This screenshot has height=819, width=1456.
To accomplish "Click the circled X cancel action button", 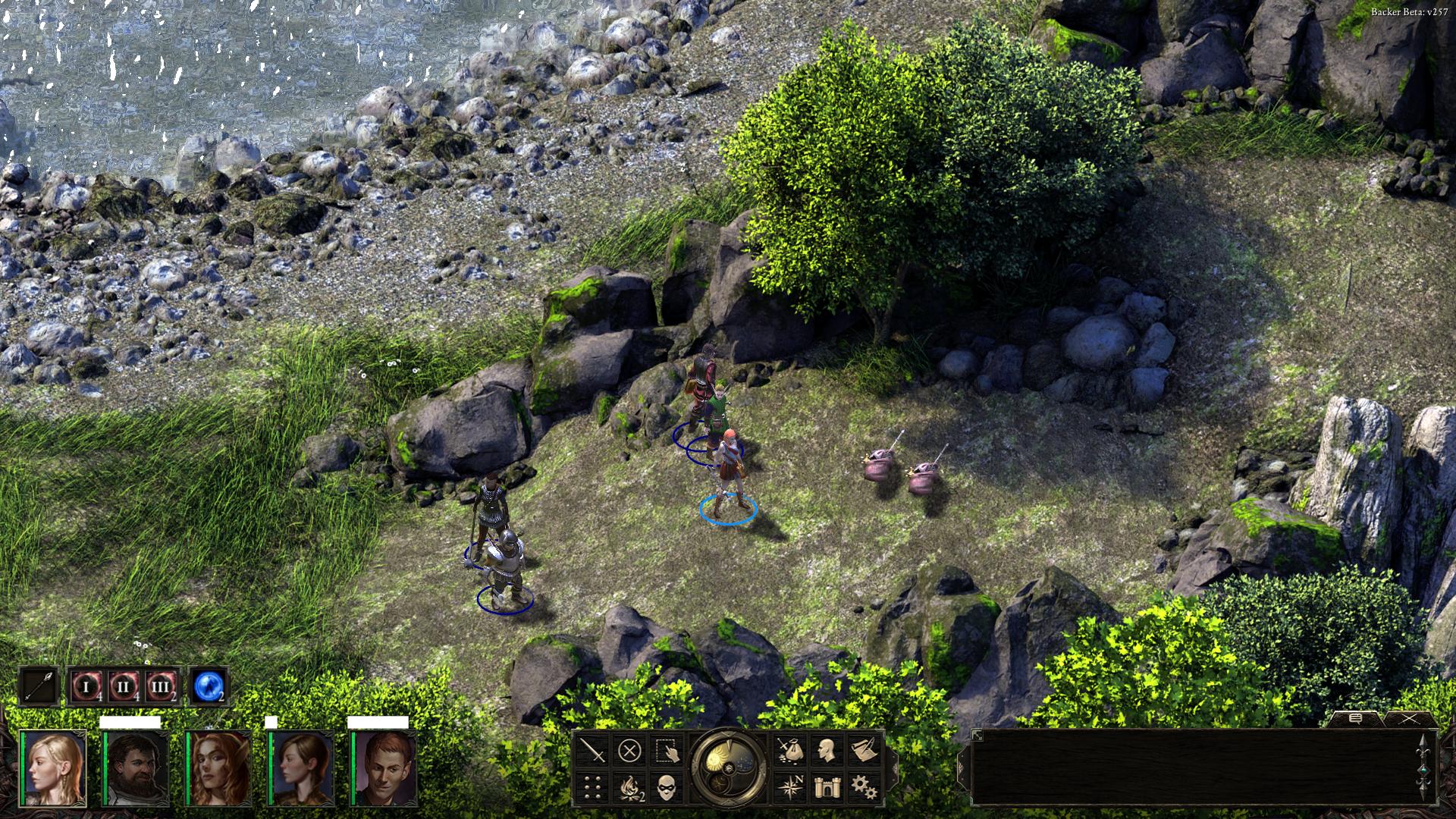I will 629,752.
